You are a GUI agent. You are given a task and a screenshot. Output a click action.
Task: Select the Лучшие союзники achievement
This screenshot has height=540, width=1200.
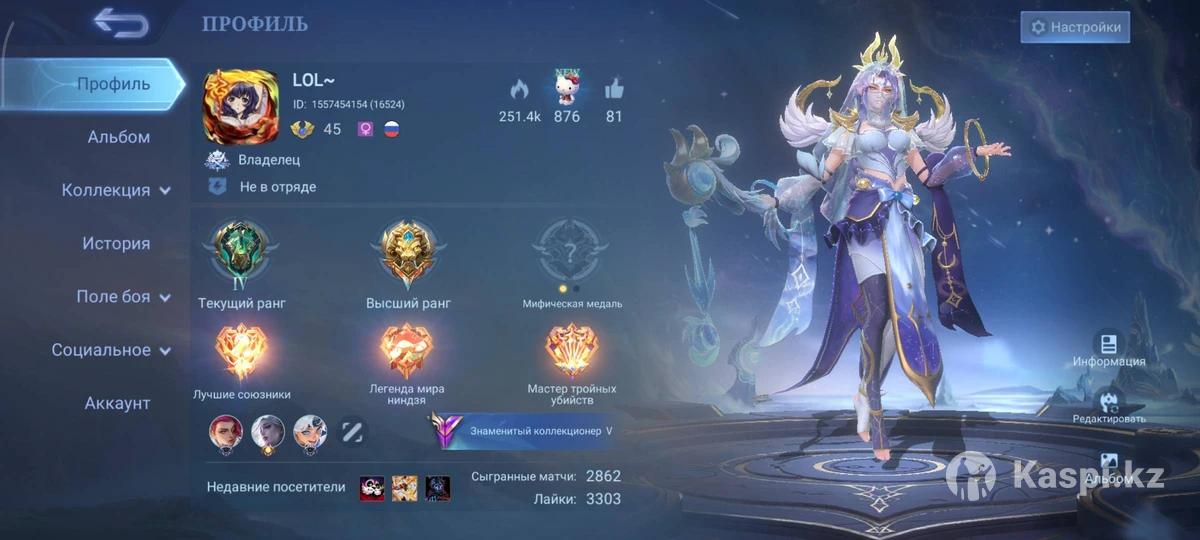(x=241, y=352)
